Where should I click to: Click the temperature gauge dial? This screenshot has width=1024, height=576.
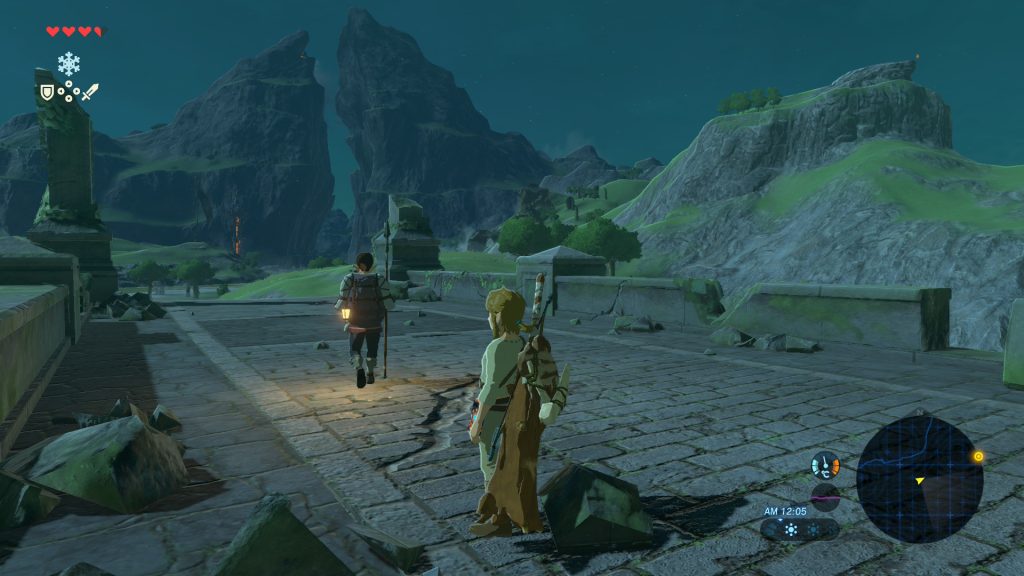point(825,465)
